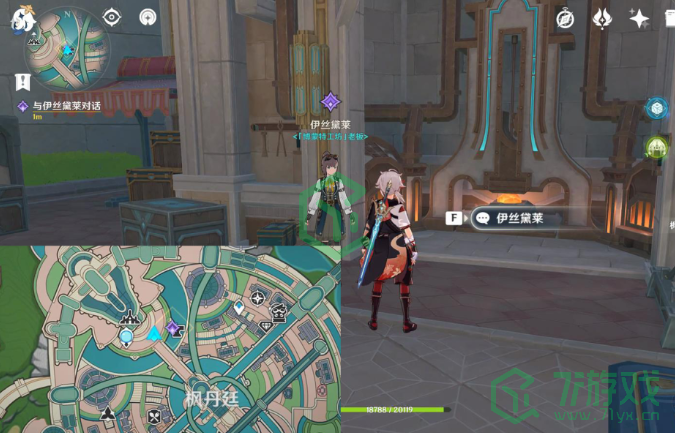Open the events wing-shaped icon
Screen dimensions: 675x433
coord(602,18)
